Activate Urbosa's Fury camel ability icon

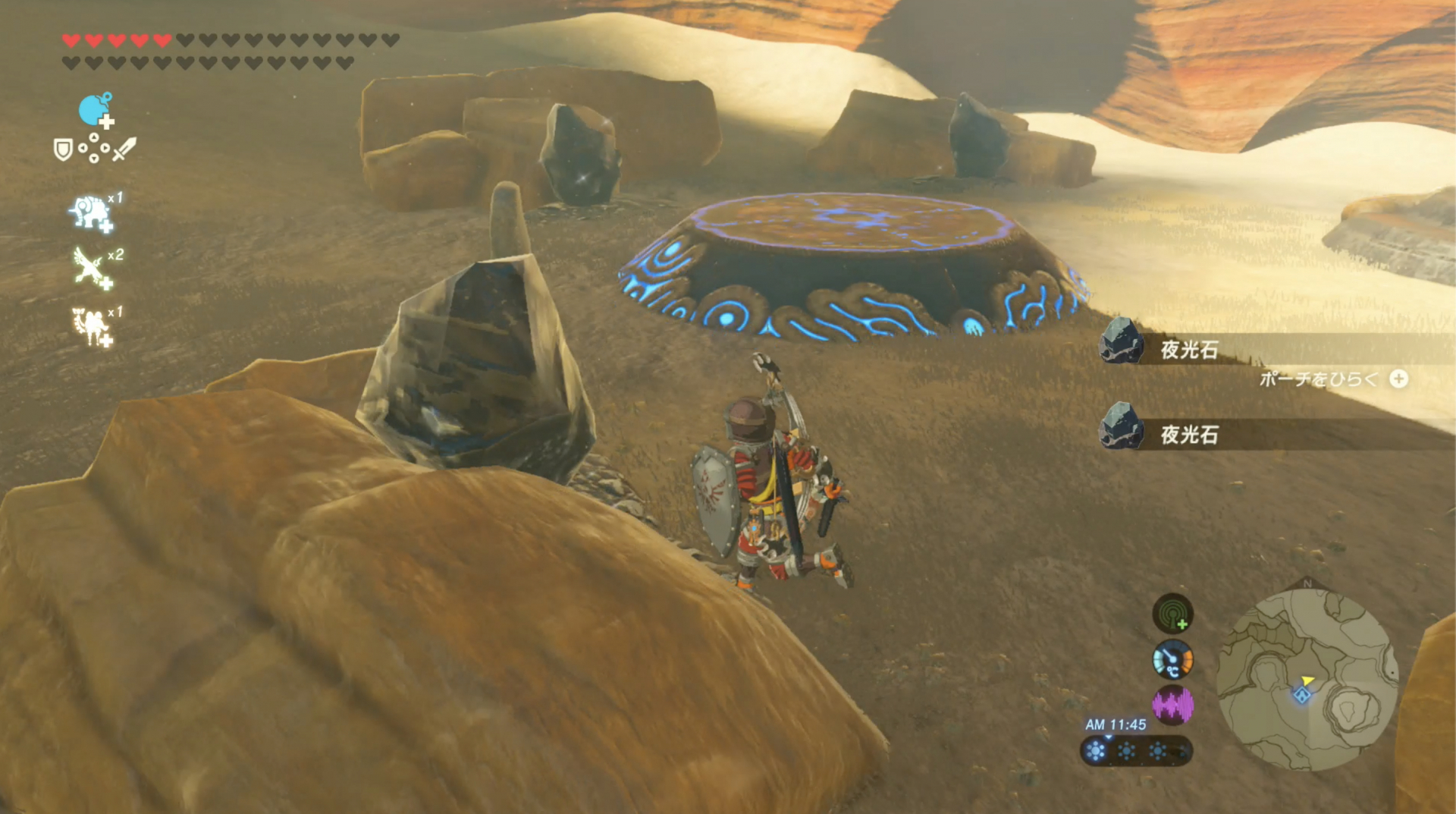click(90, 325)
